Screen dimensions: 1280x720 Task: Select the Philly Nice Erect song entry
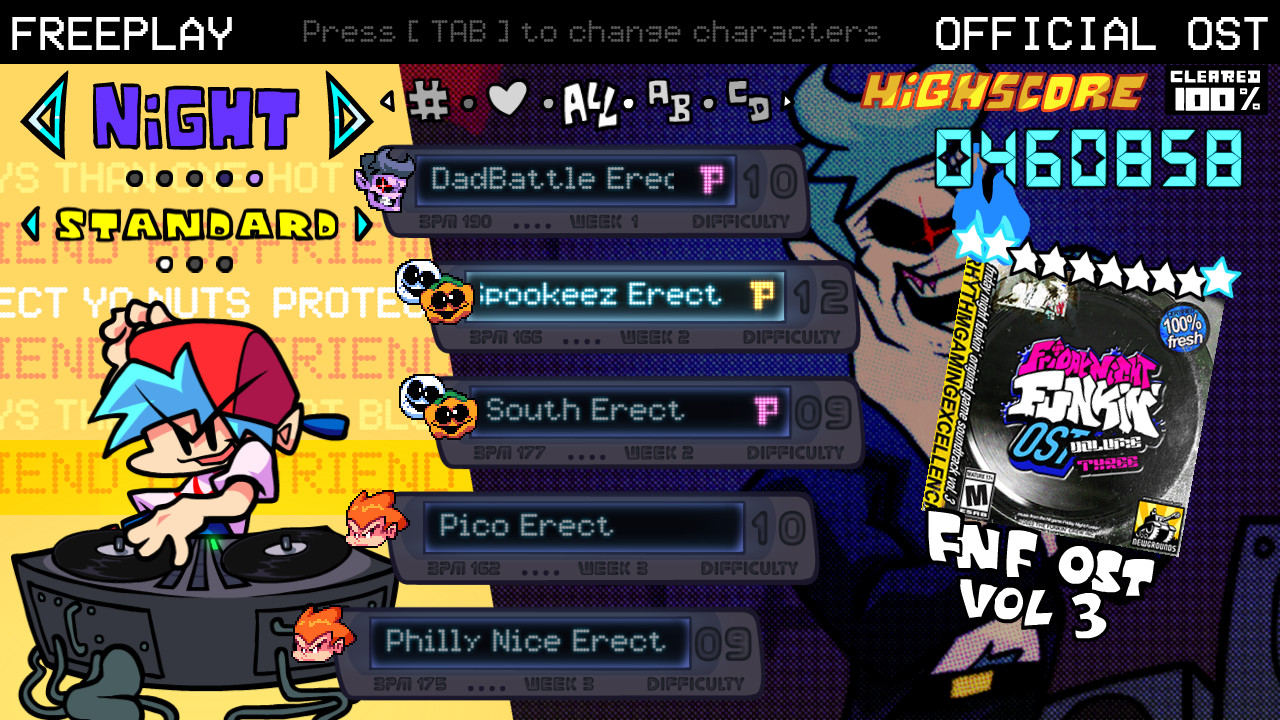(530, 641)
